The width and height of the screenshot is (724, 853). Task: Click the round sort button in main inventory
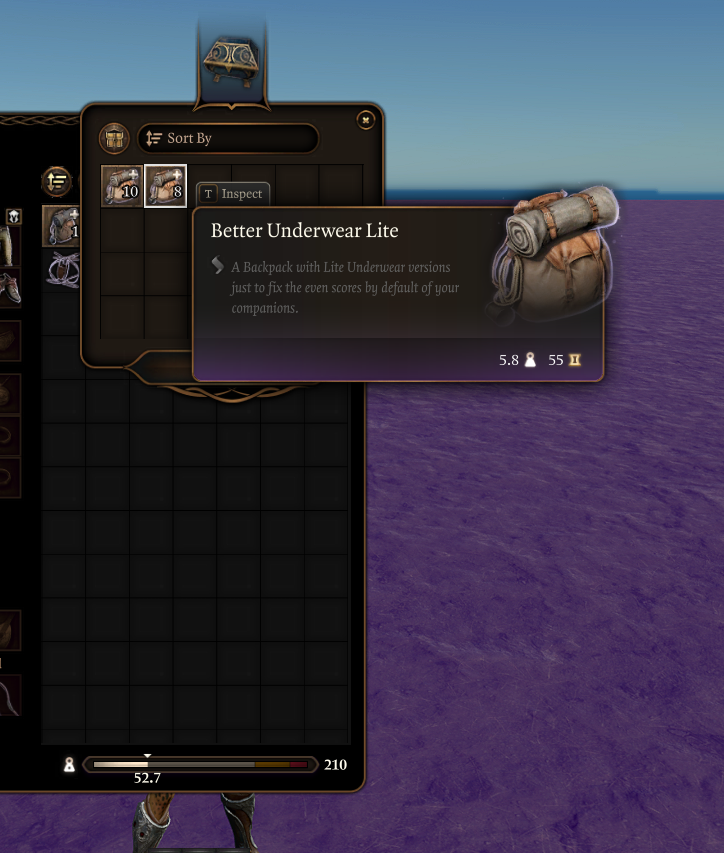[x=57, y=181]
